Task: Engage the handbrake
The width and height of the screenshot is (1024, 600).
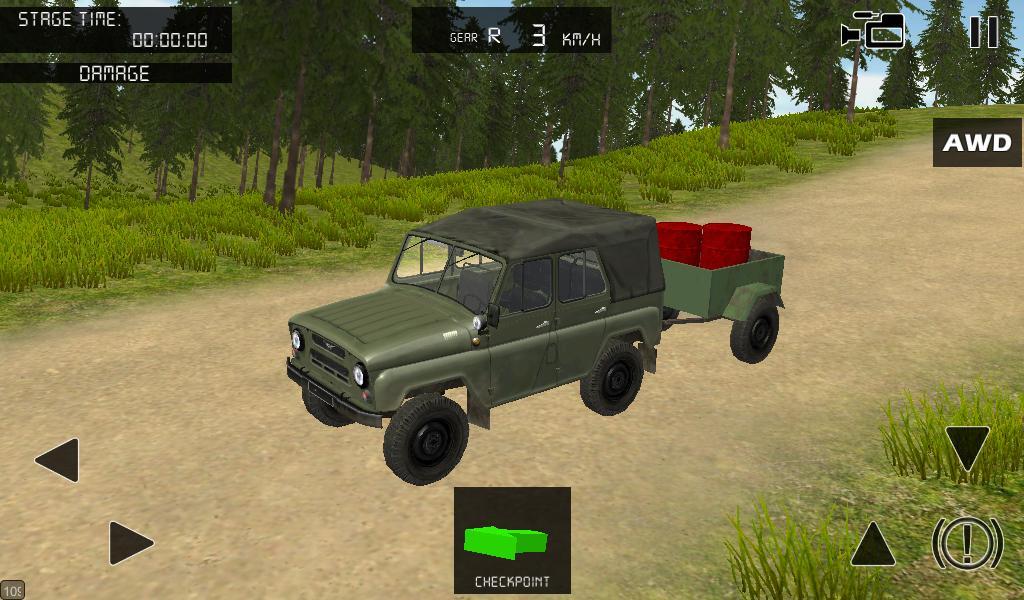Action: (x=967, y=543)
